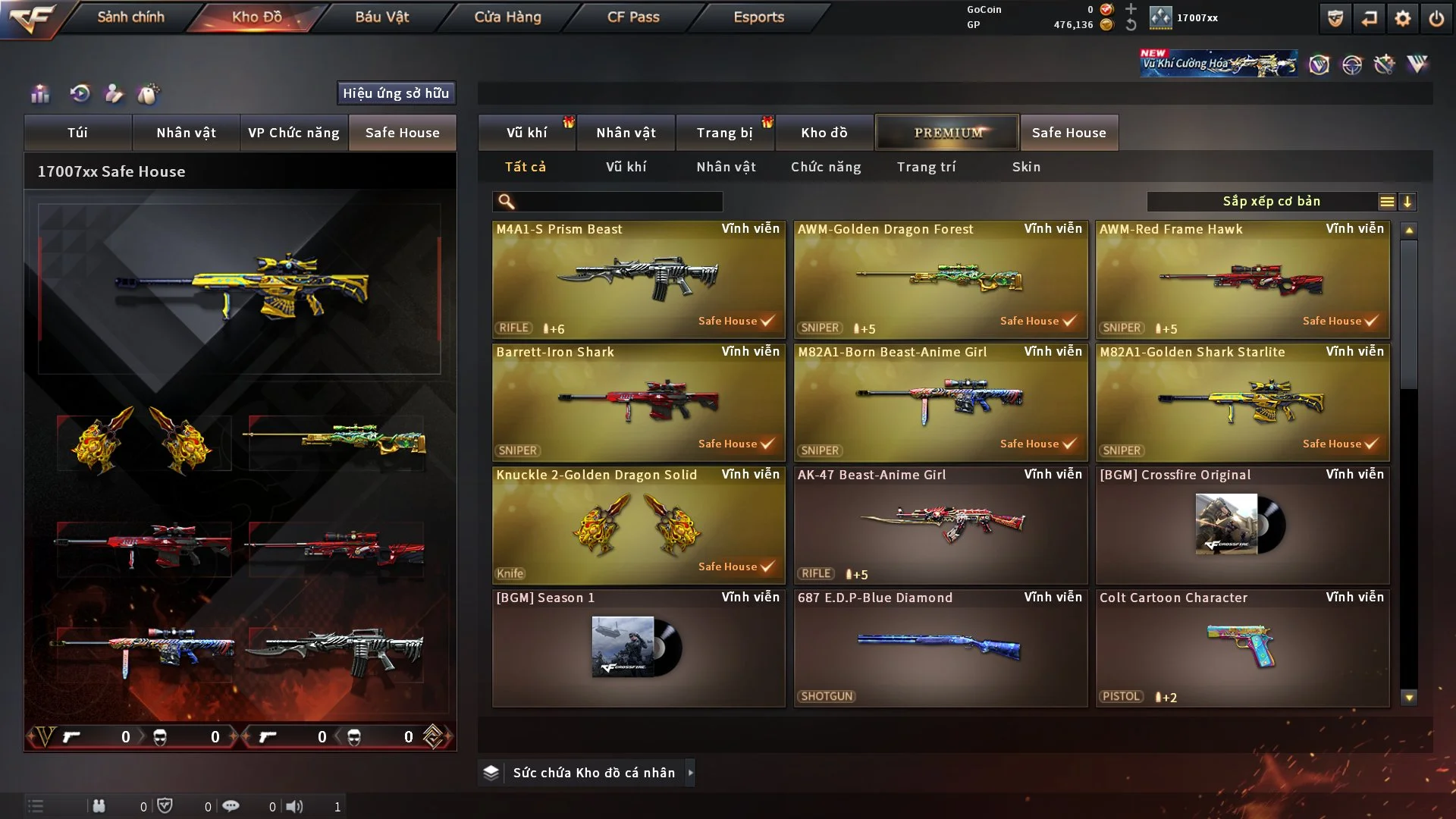Open the Esports tab
The height and width of the screenshot is (819, 1456).
click(x=758, y=17)
